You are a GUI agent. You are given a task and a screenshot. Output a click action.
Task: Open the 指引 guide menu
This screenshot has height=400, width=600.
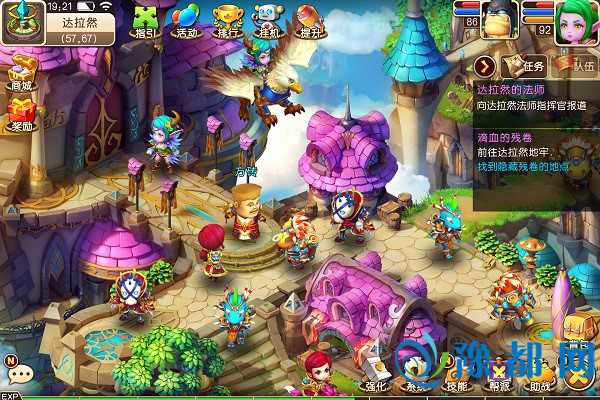(146, 21)
